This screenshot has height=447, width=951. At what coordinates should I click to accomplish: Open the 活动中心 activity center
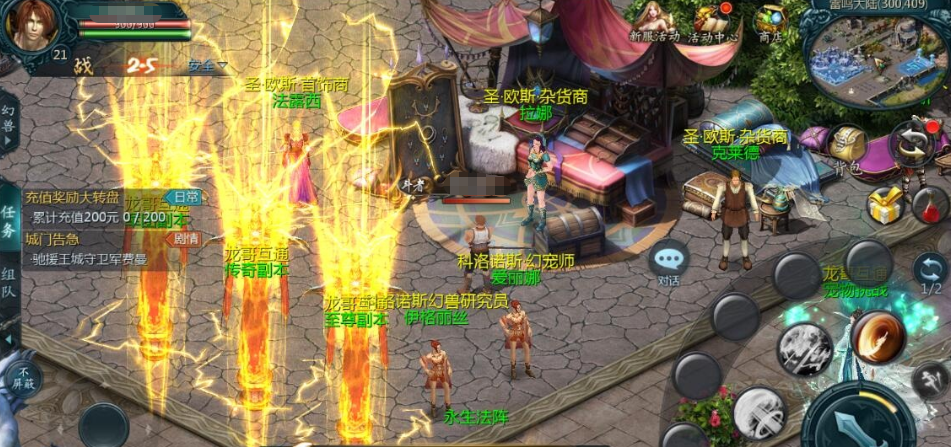(711, 22)
